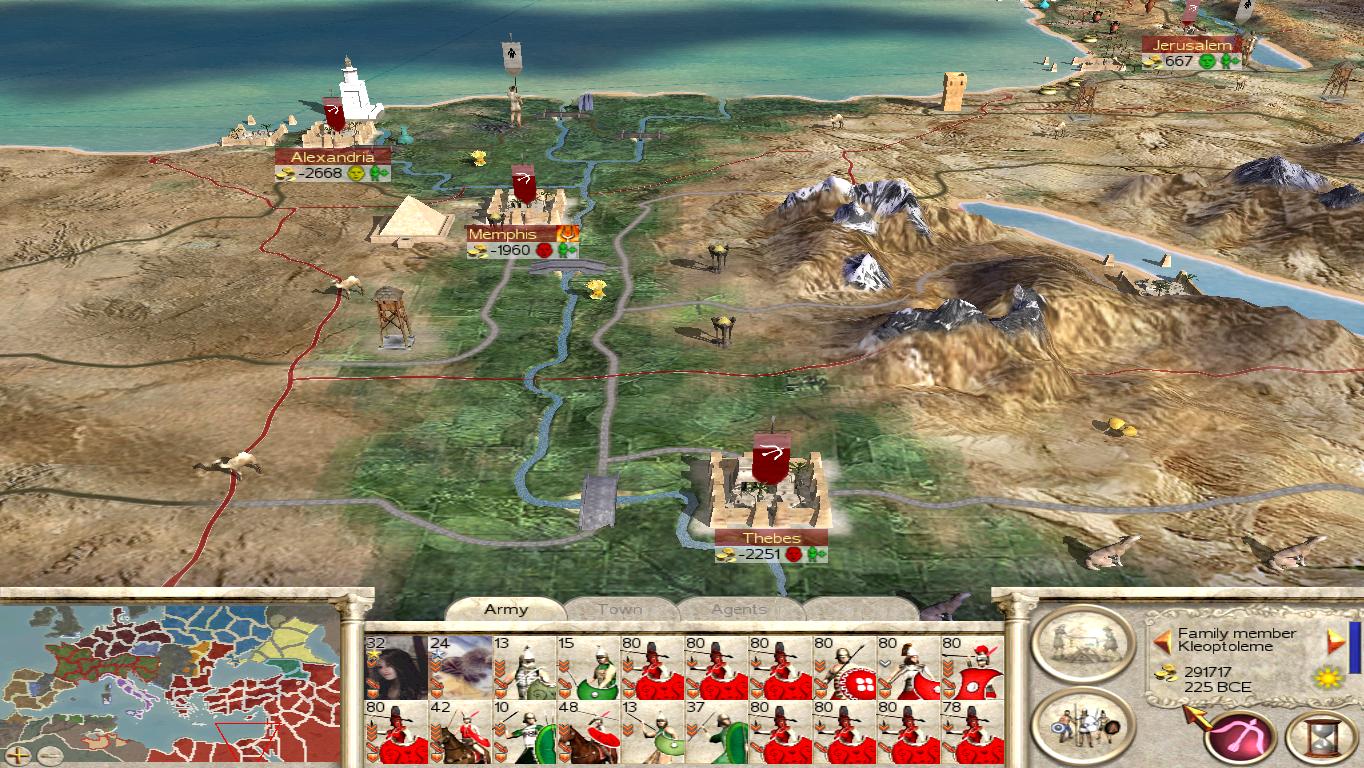
Task: Choose the 48-man red-shield cavalry card
Action: [x=588, y=732]
